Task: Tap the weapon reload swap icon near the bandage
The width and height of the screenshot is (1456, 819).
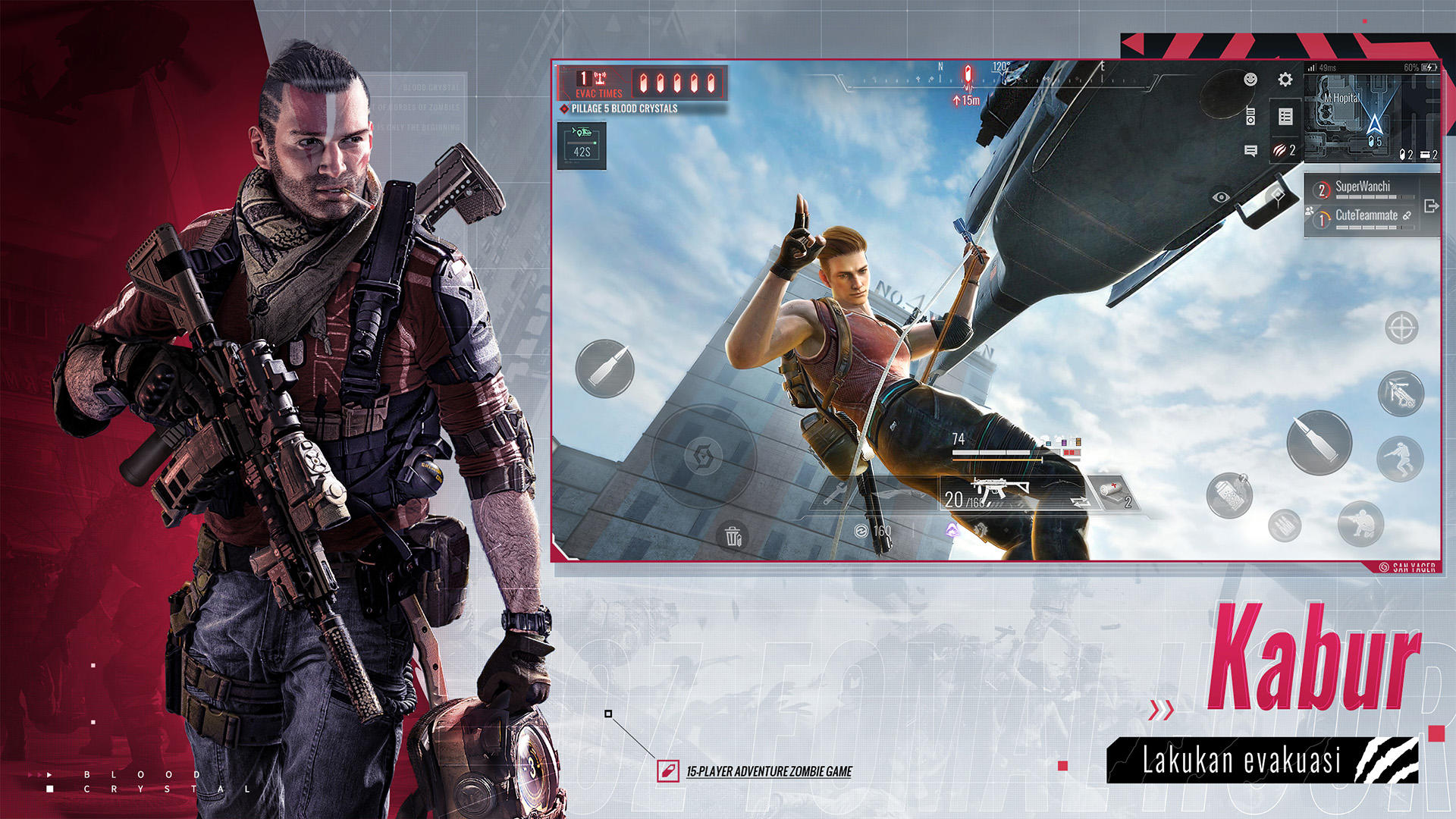Action: point(1079,500)
